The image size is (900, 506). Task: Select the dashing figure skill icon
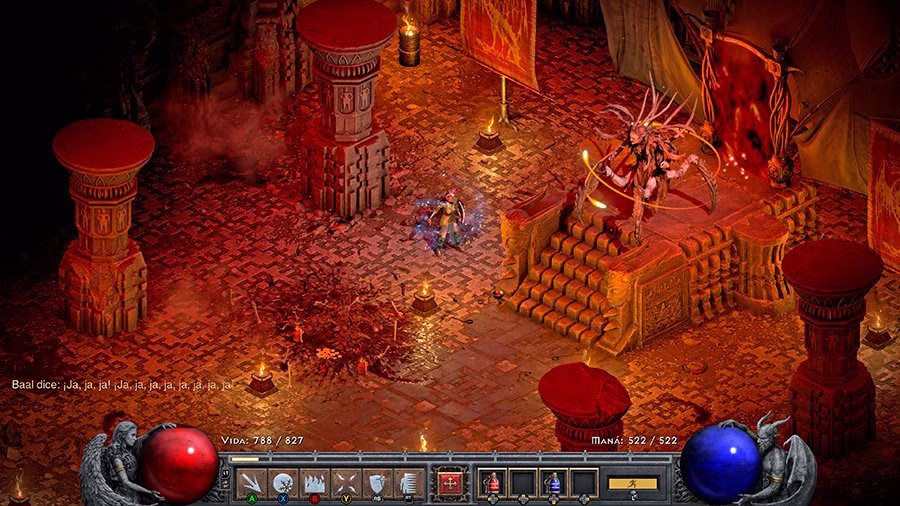(x=406, y=482)
